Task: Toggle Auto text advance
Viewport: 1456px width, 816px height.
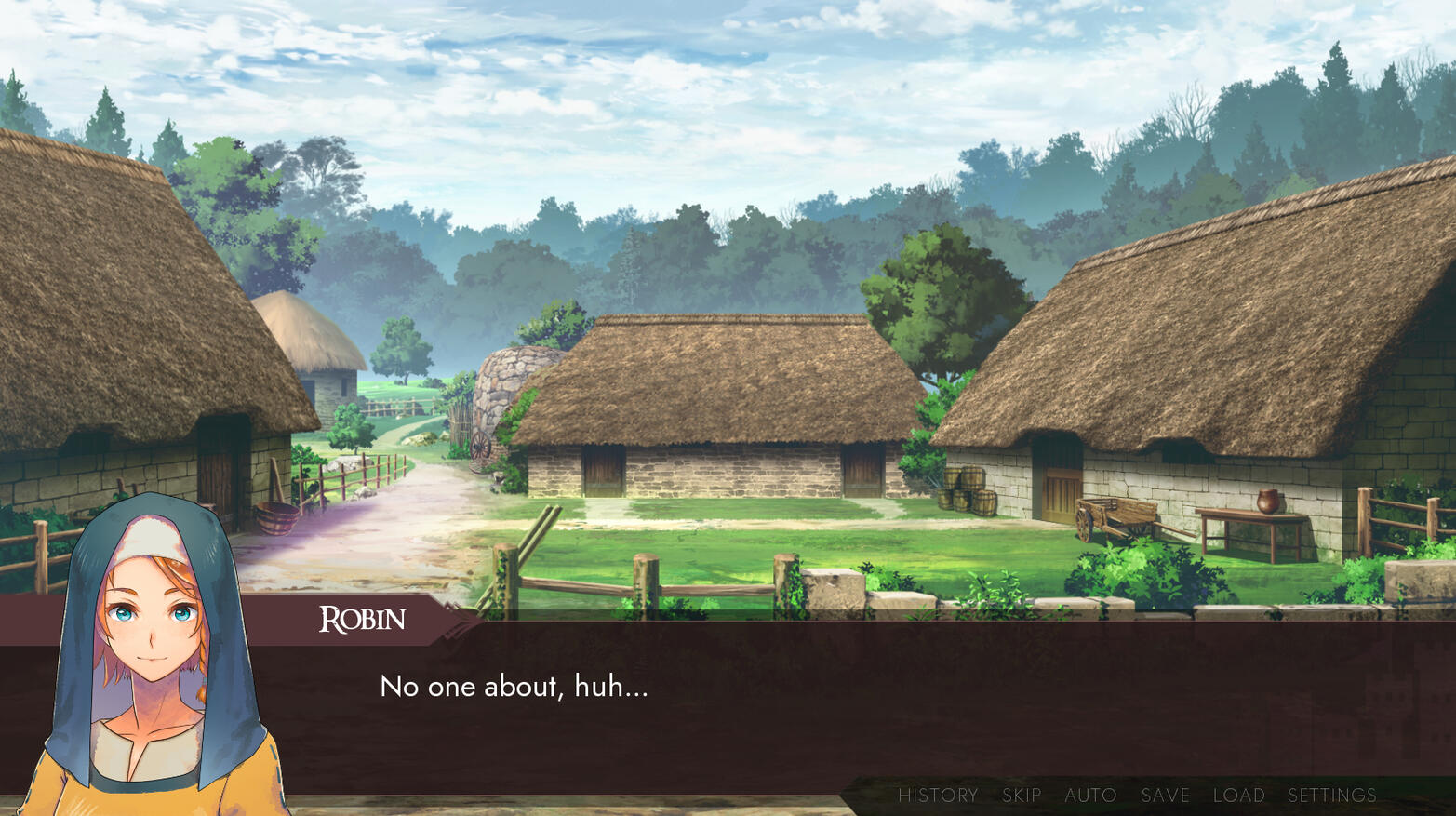Action: [1090, 796]
